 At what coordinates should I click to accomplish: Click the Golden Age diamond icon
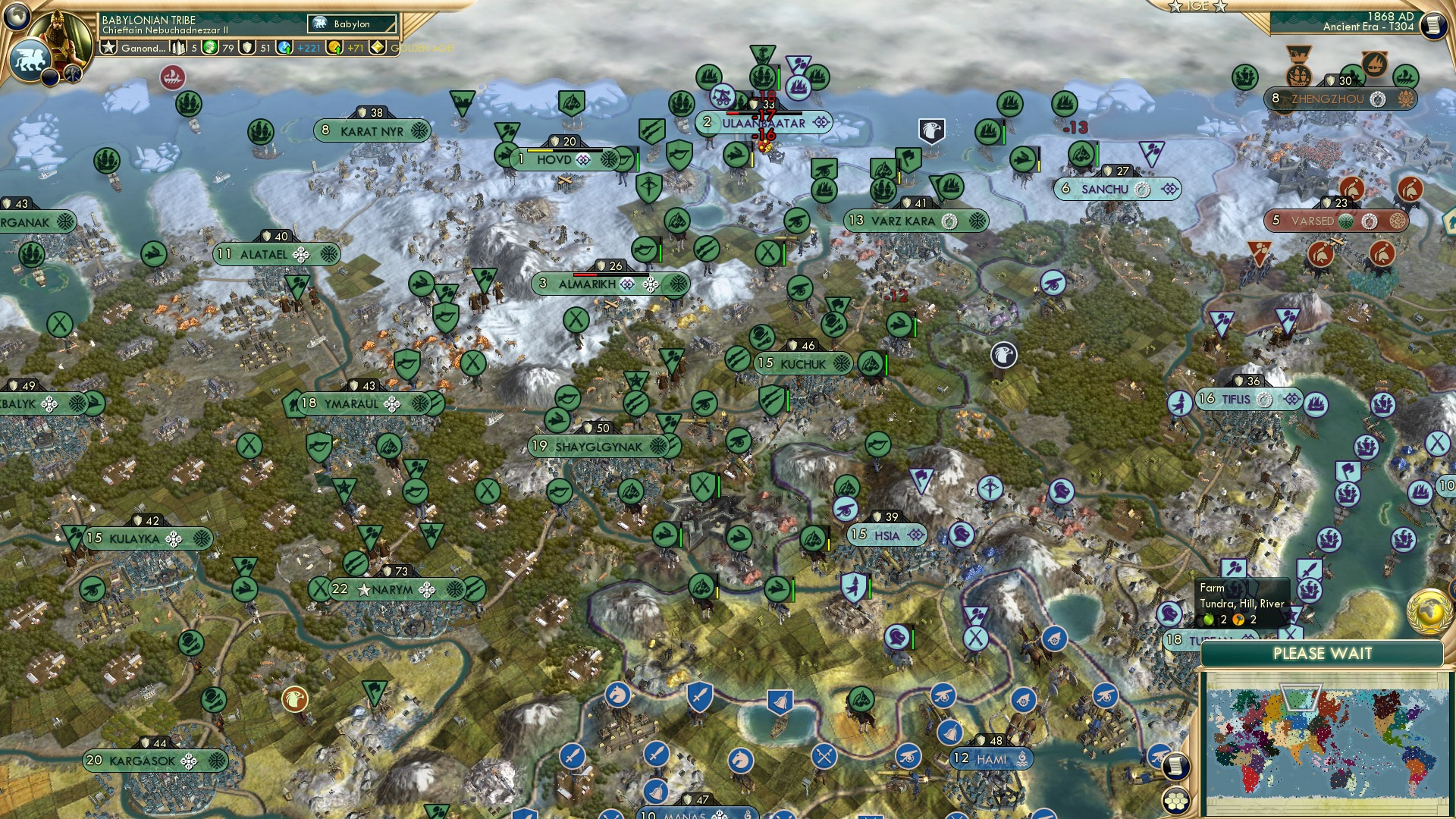point(377,47)
